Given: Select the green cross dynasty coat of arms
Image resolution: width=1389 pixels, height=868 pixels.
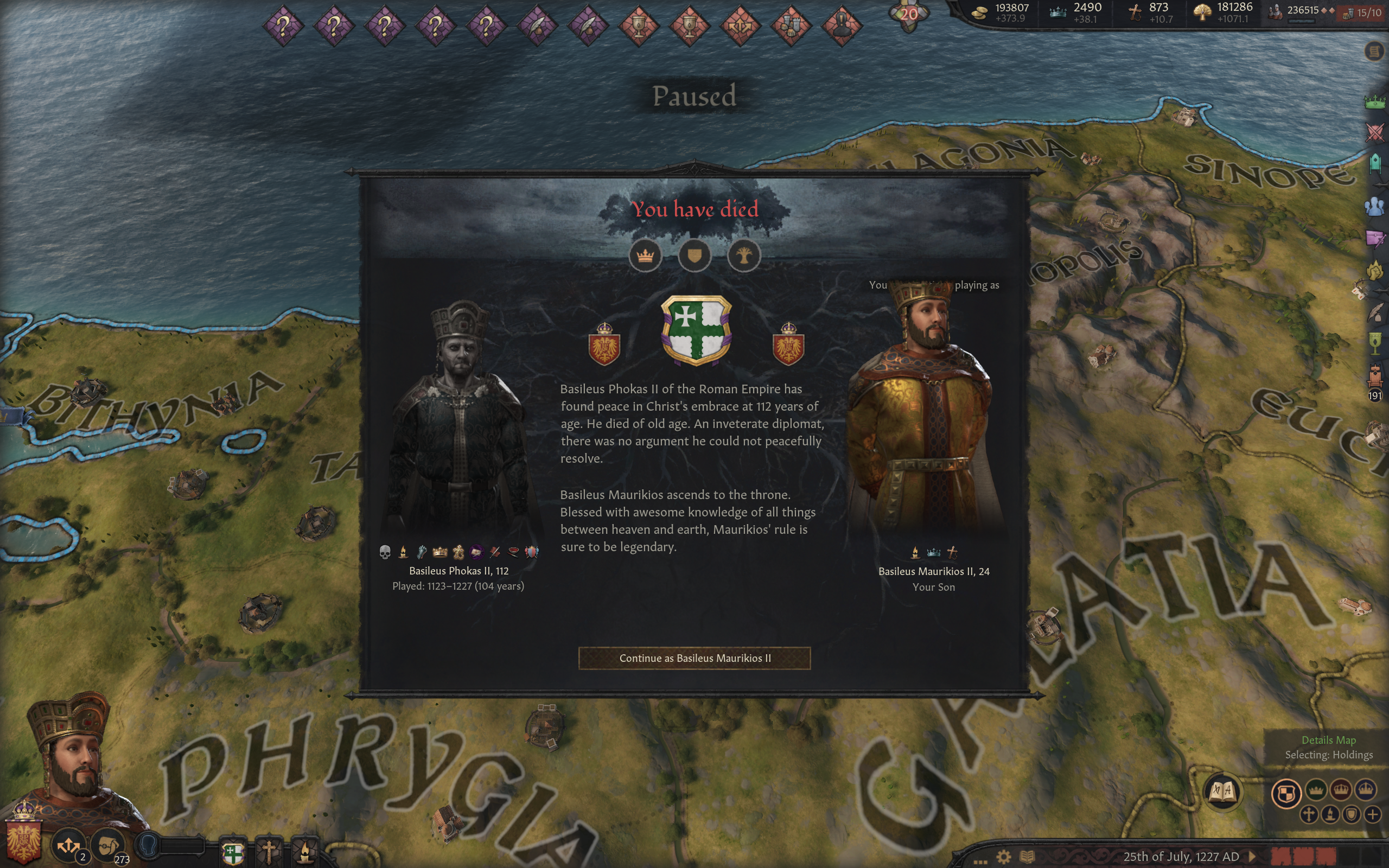Looking at the screenshot, I should point(696,330).
